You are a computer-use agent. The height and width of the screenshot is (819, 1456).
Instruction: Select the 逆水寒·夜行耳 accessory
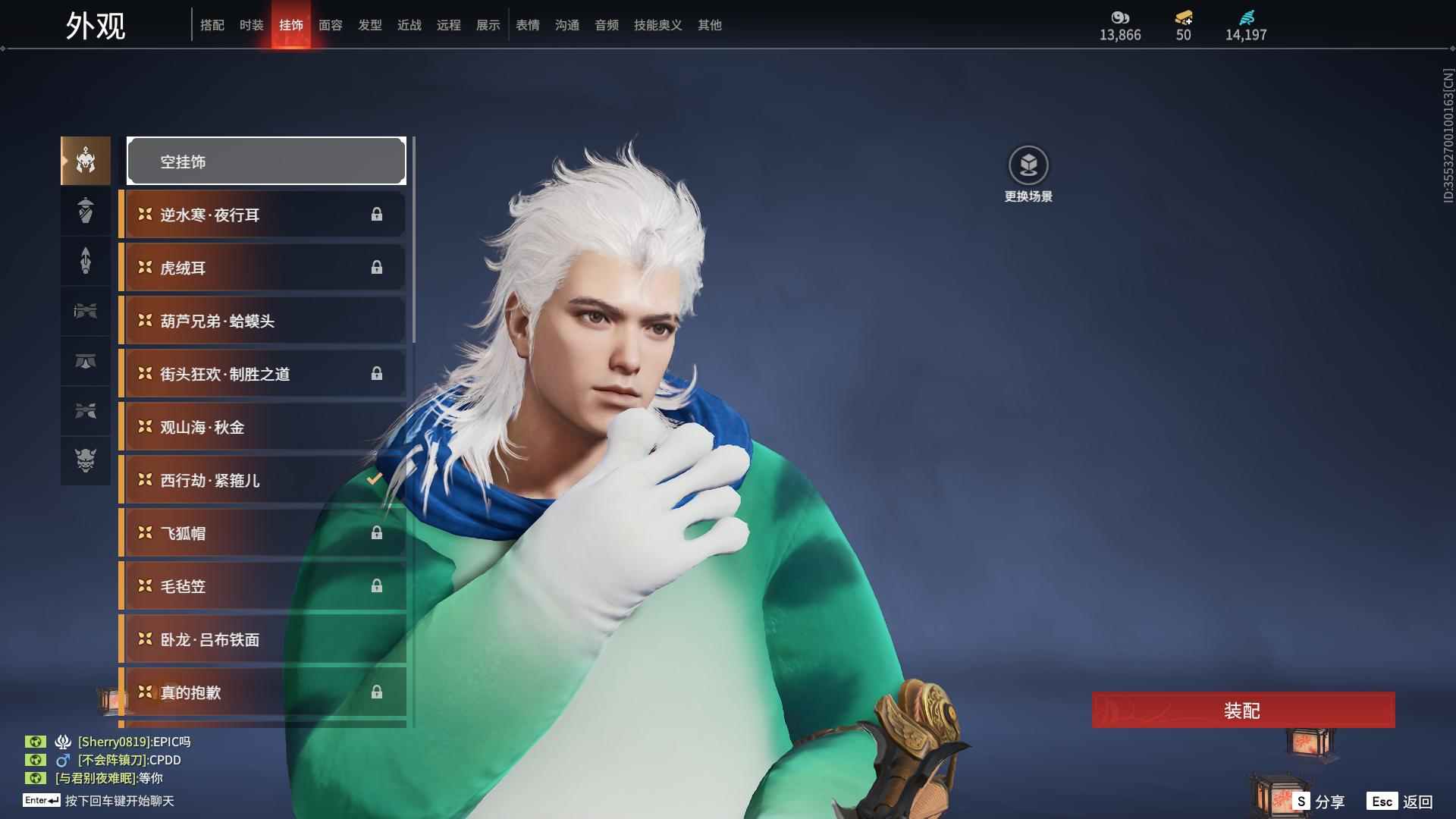pyautogui.click(x=262, y=215)
